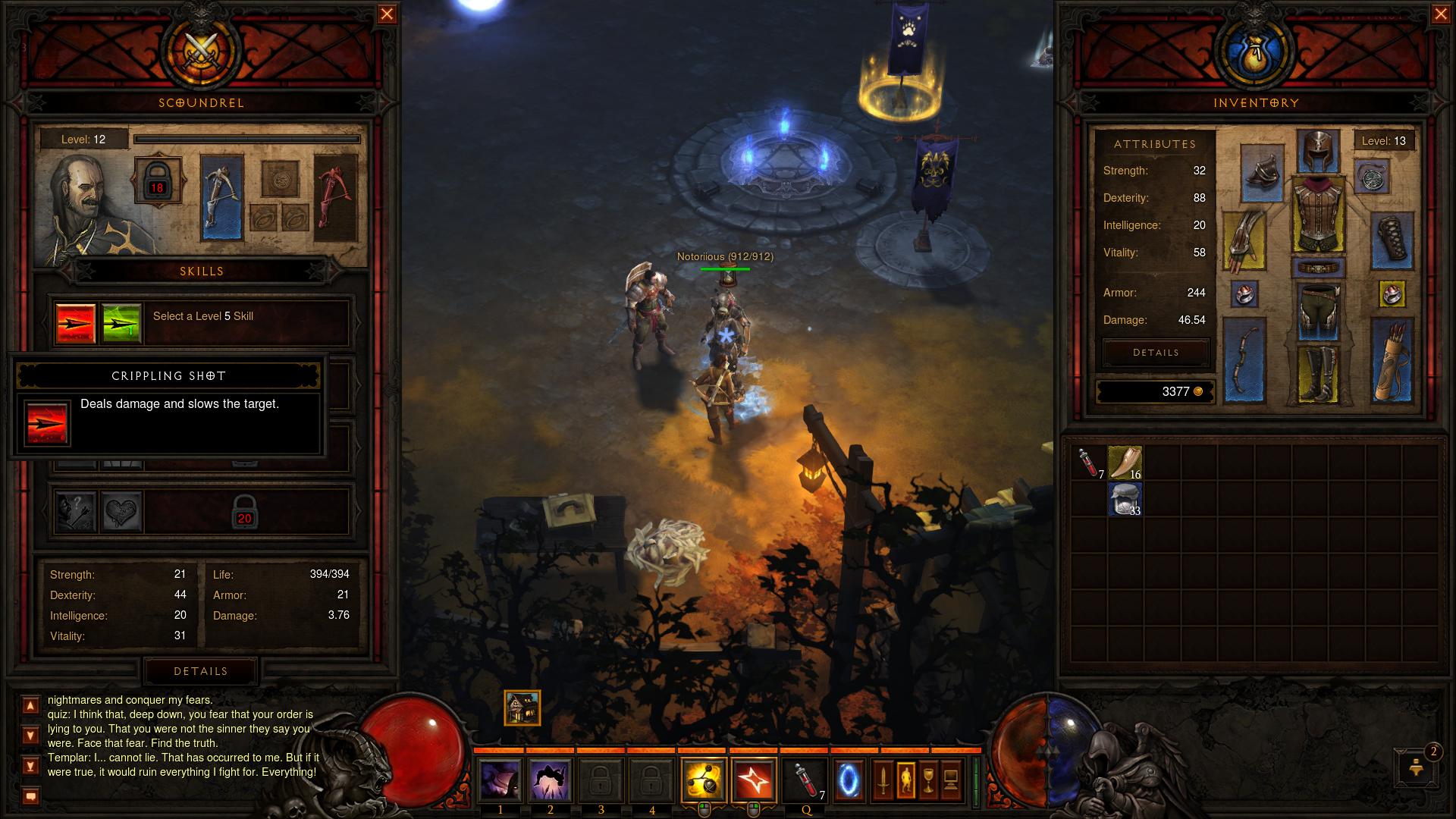Select the equipped boots slot

pos(1319,374)
